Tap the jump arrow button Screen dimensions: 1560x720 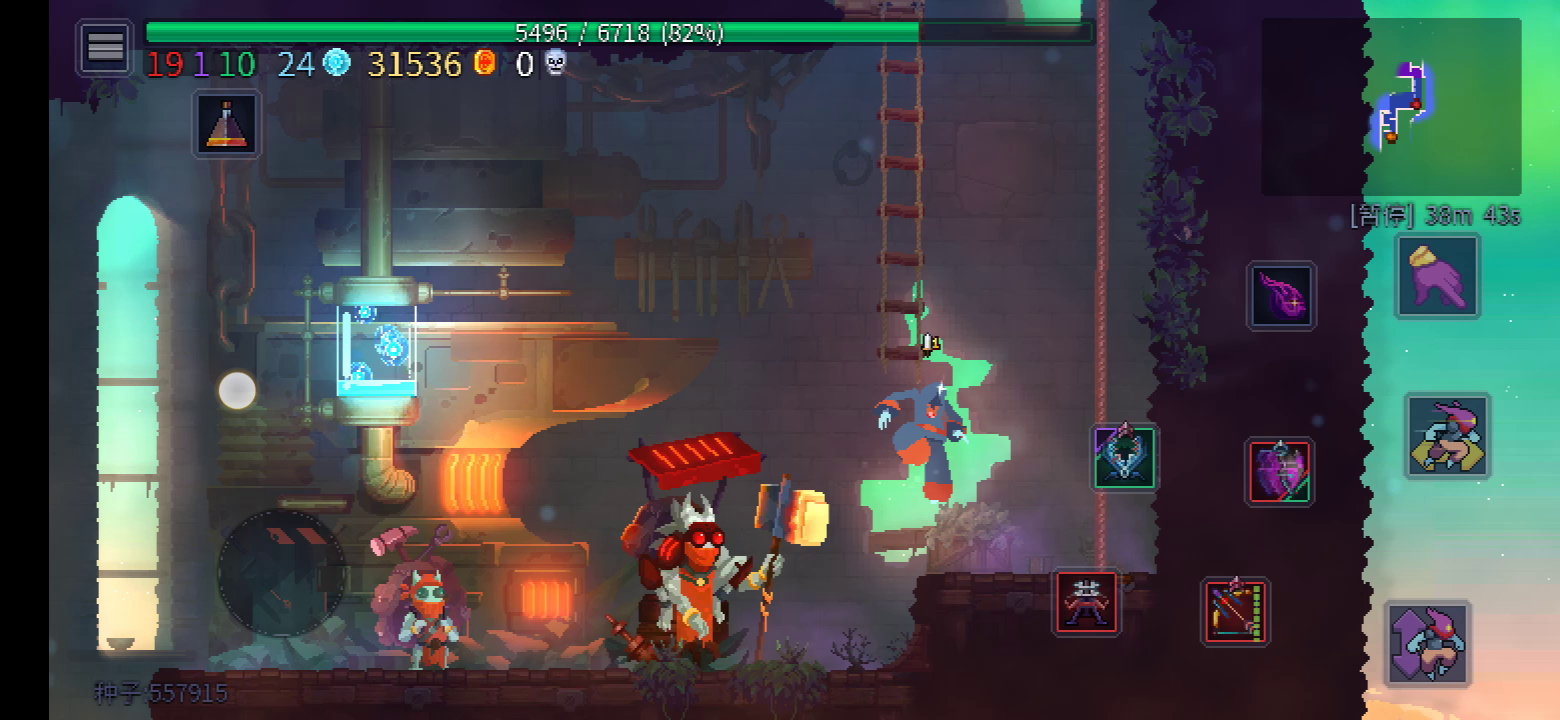pyautogui.click(x=1427, y=644)
